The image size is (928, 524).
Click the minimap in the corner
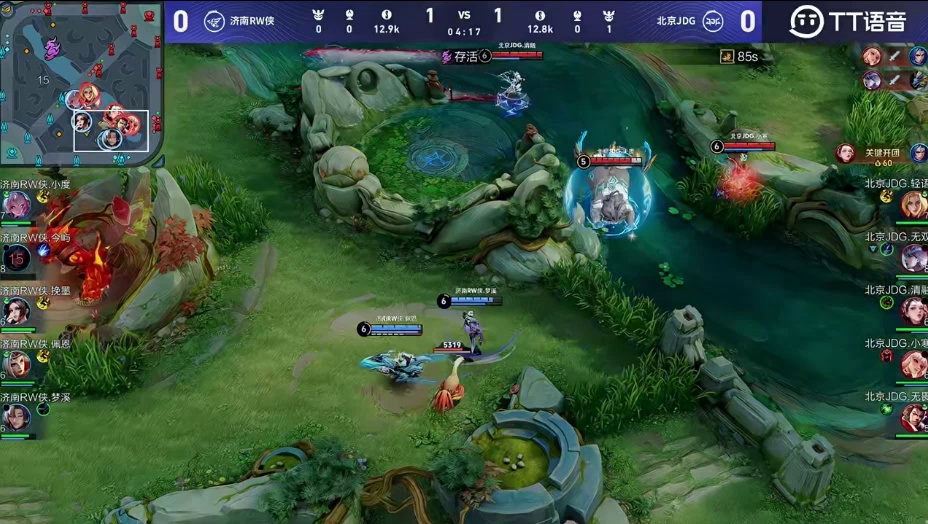click(82, 80)
